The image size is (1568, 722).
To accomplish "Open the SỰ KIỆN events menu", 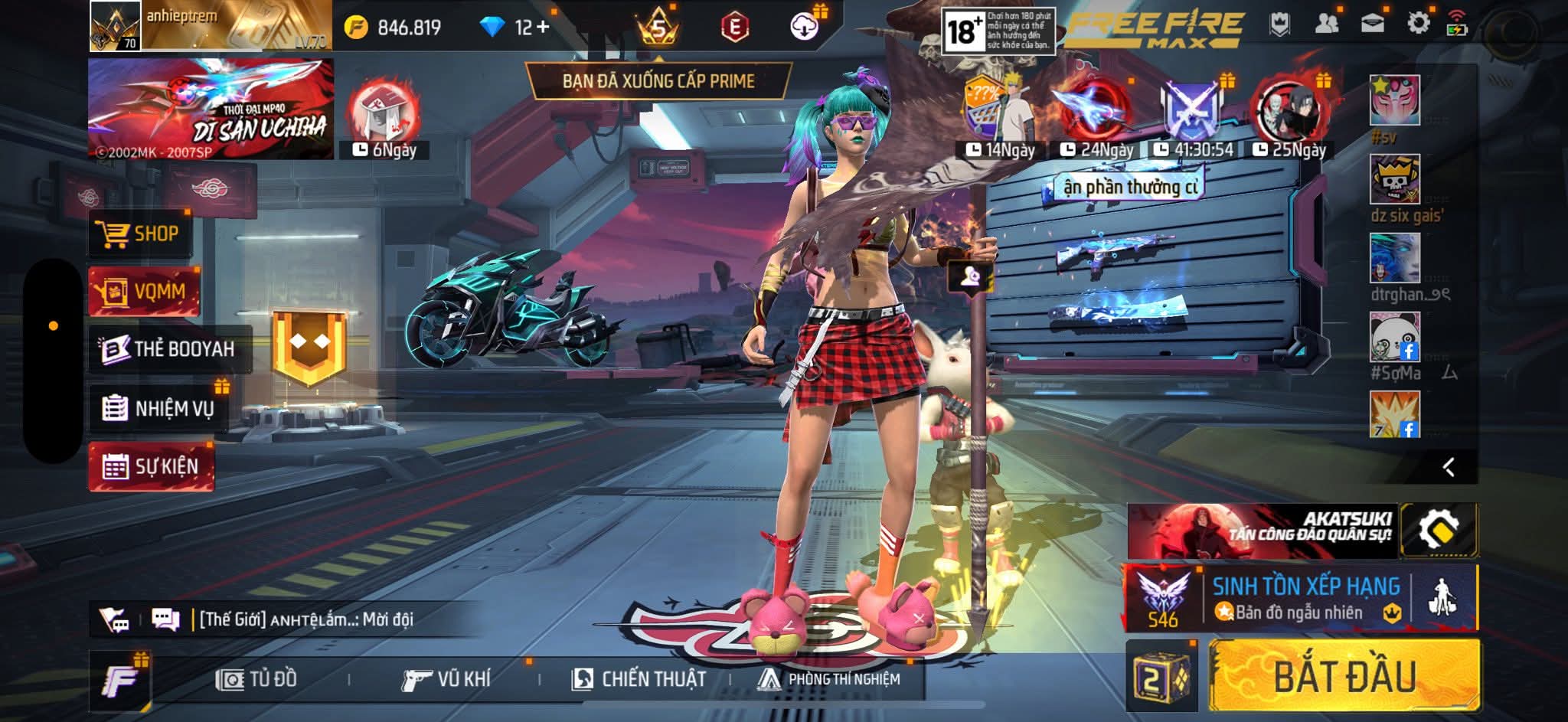I will [151, 466].
